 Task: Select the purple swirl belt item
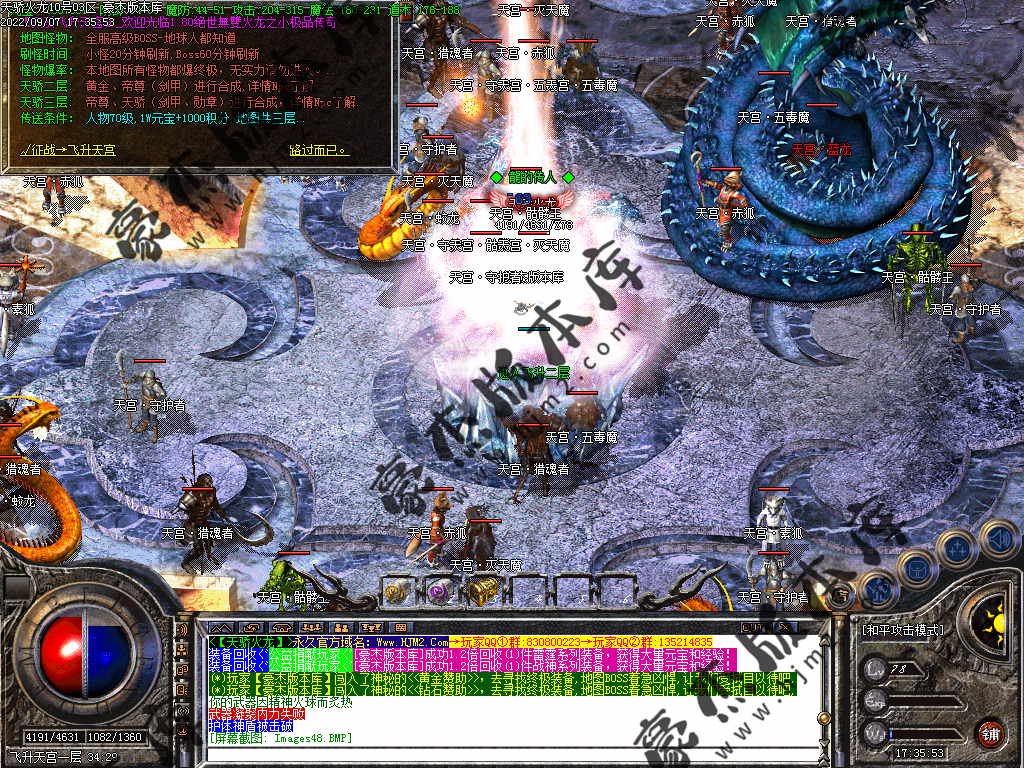[440, 591]
